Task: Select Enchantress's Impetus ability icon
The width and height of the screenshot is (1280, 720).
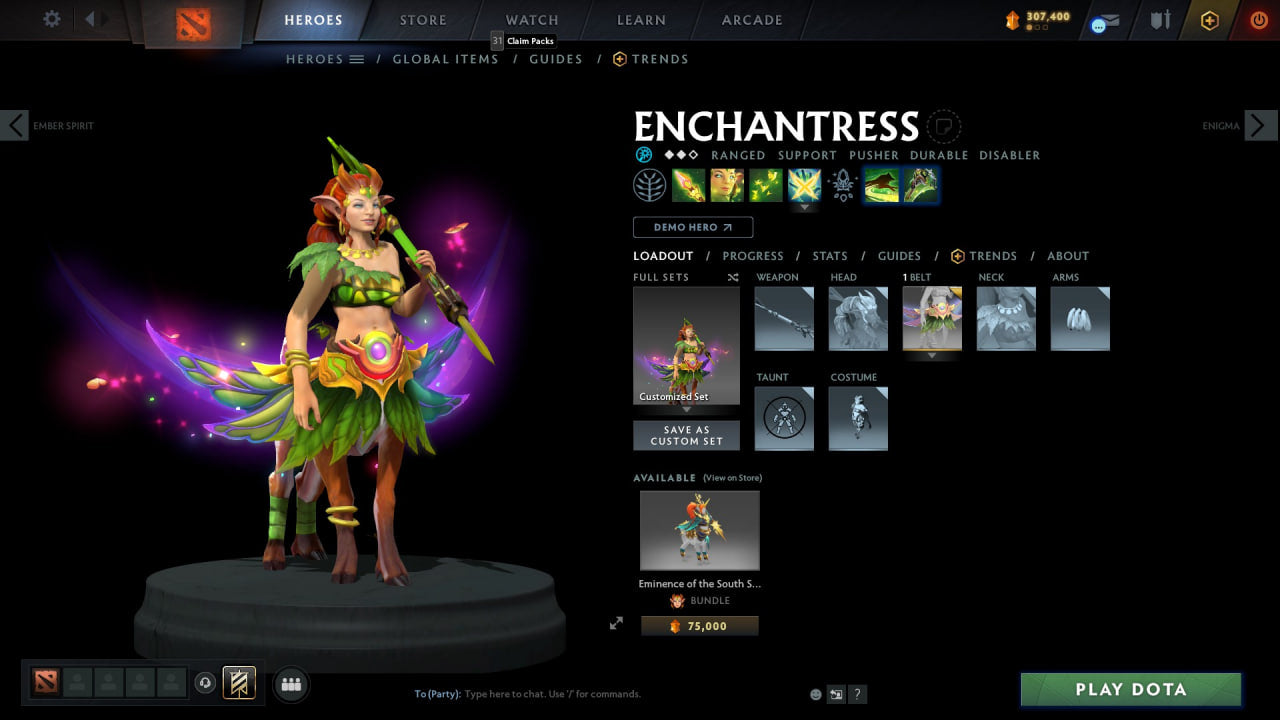Action: coord(687,185)
